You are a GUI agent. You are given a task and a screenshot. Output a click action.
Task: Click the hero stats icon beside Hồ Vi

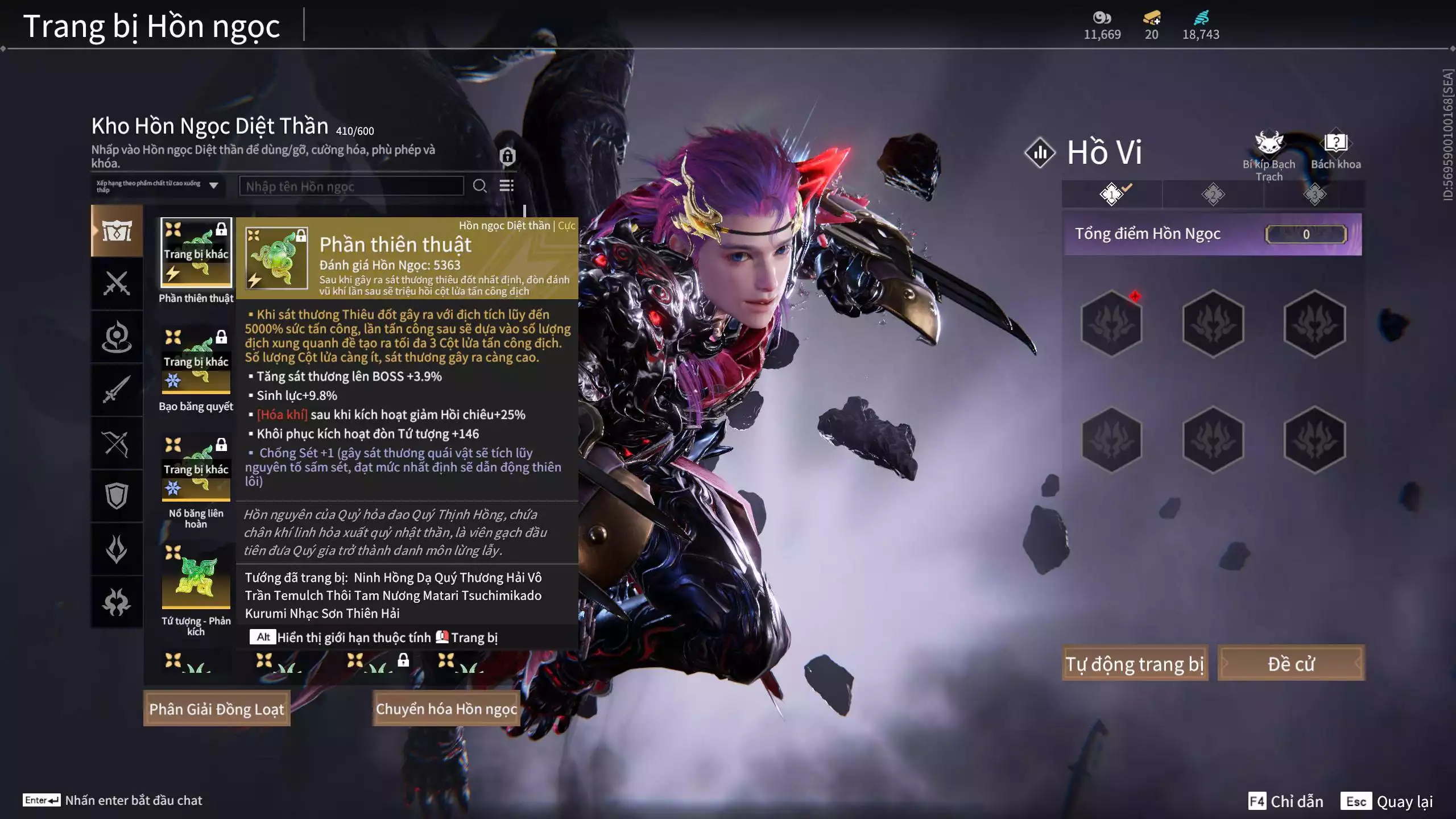pyautogui.click(x=1040, y=152)
